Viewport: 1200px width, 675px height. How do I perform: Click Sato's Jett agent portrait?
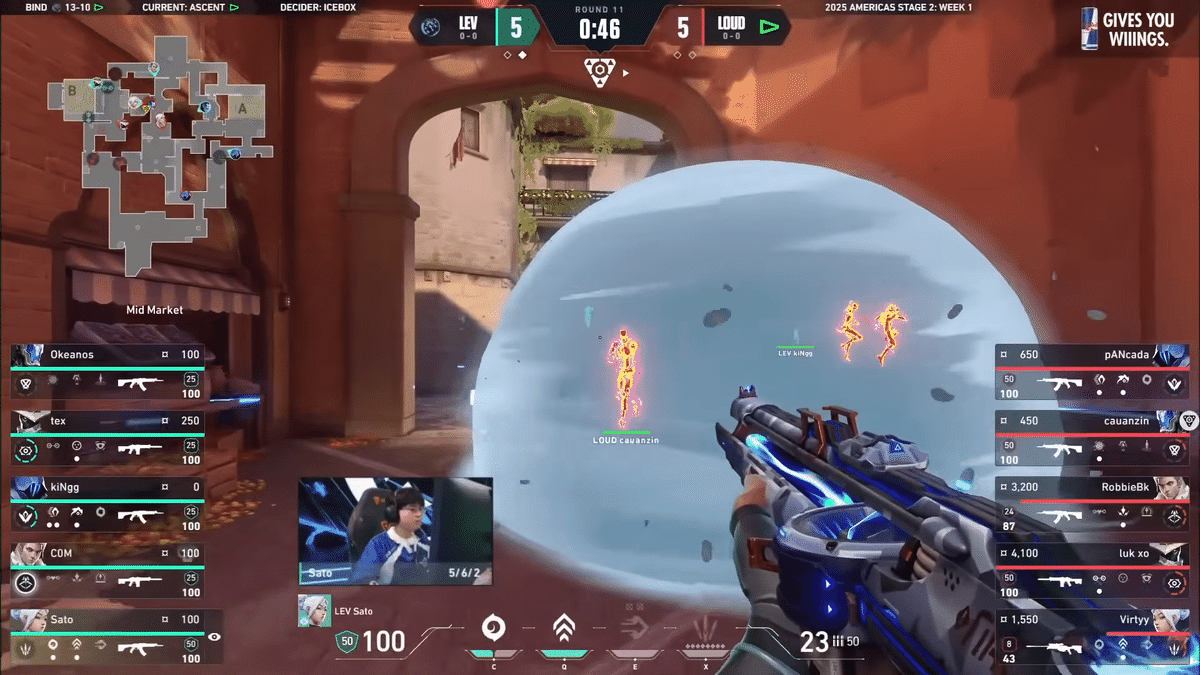pyautogui.click(x=314, y=611)
